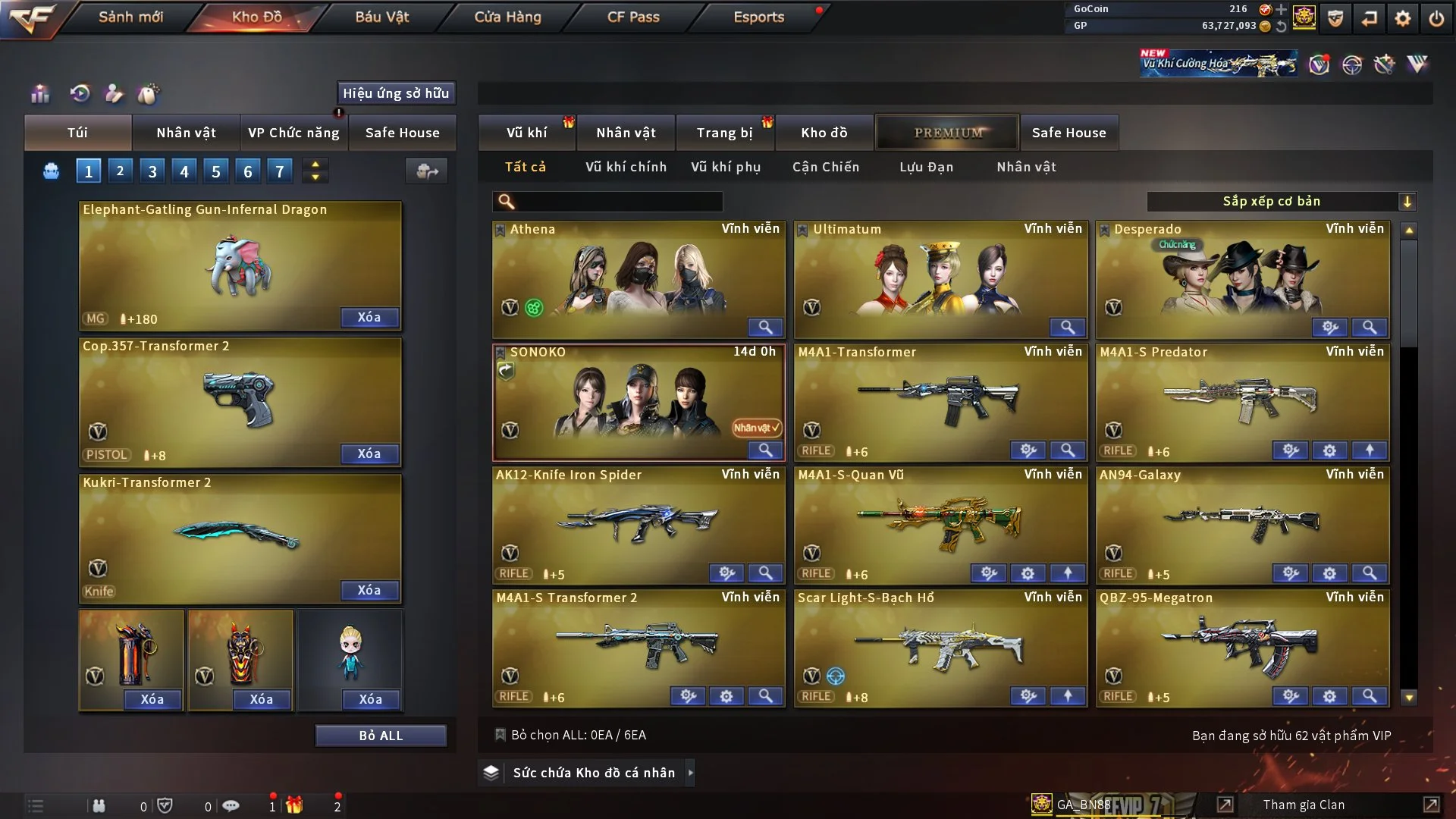Open the Esports section

758,17
